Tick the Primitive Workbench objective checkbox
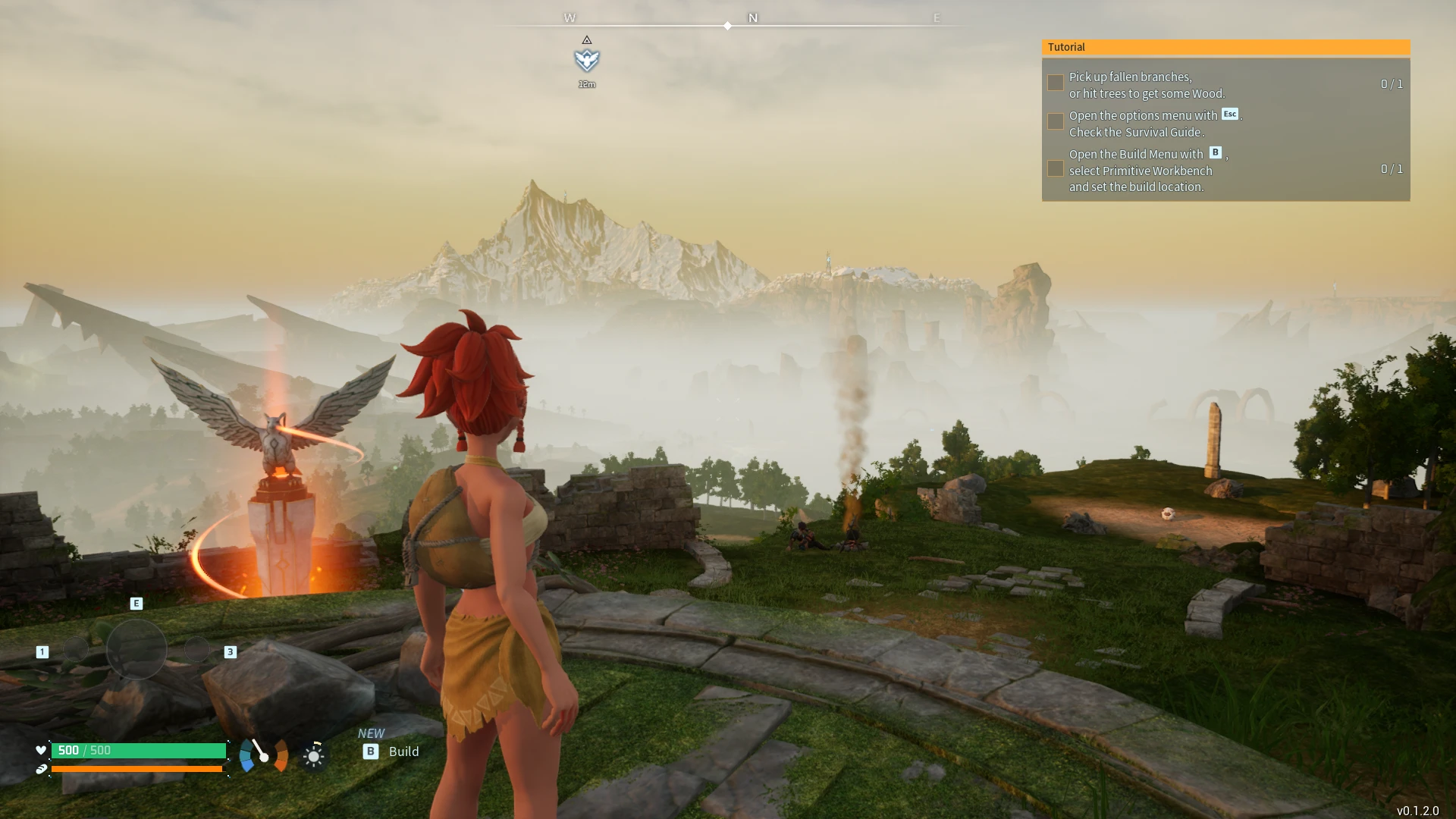This screenshot has height=819, width=1456. pyautogui.click(x=1055, y=169)
